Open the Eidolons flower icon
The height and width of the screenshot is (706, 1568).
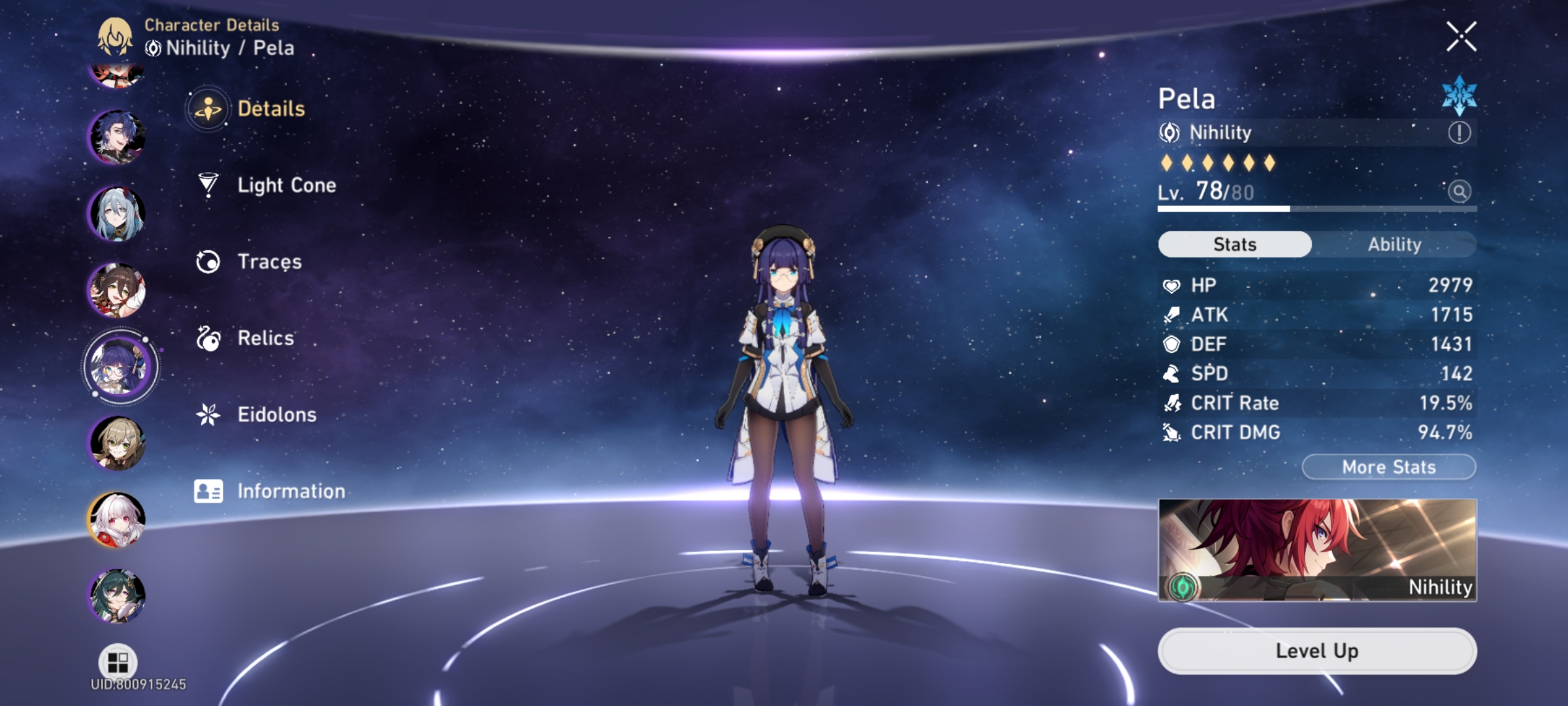[208, 414]
